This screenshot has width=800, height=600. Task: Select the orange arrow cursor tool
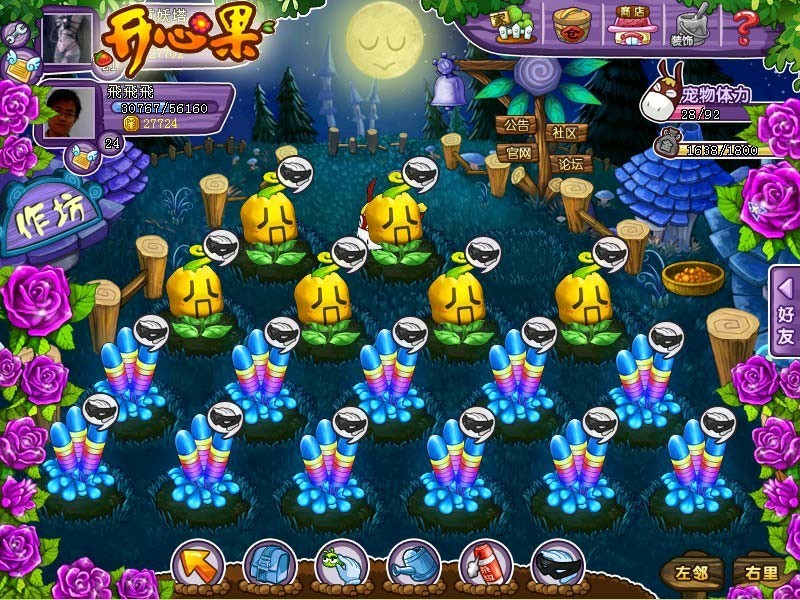198,567
